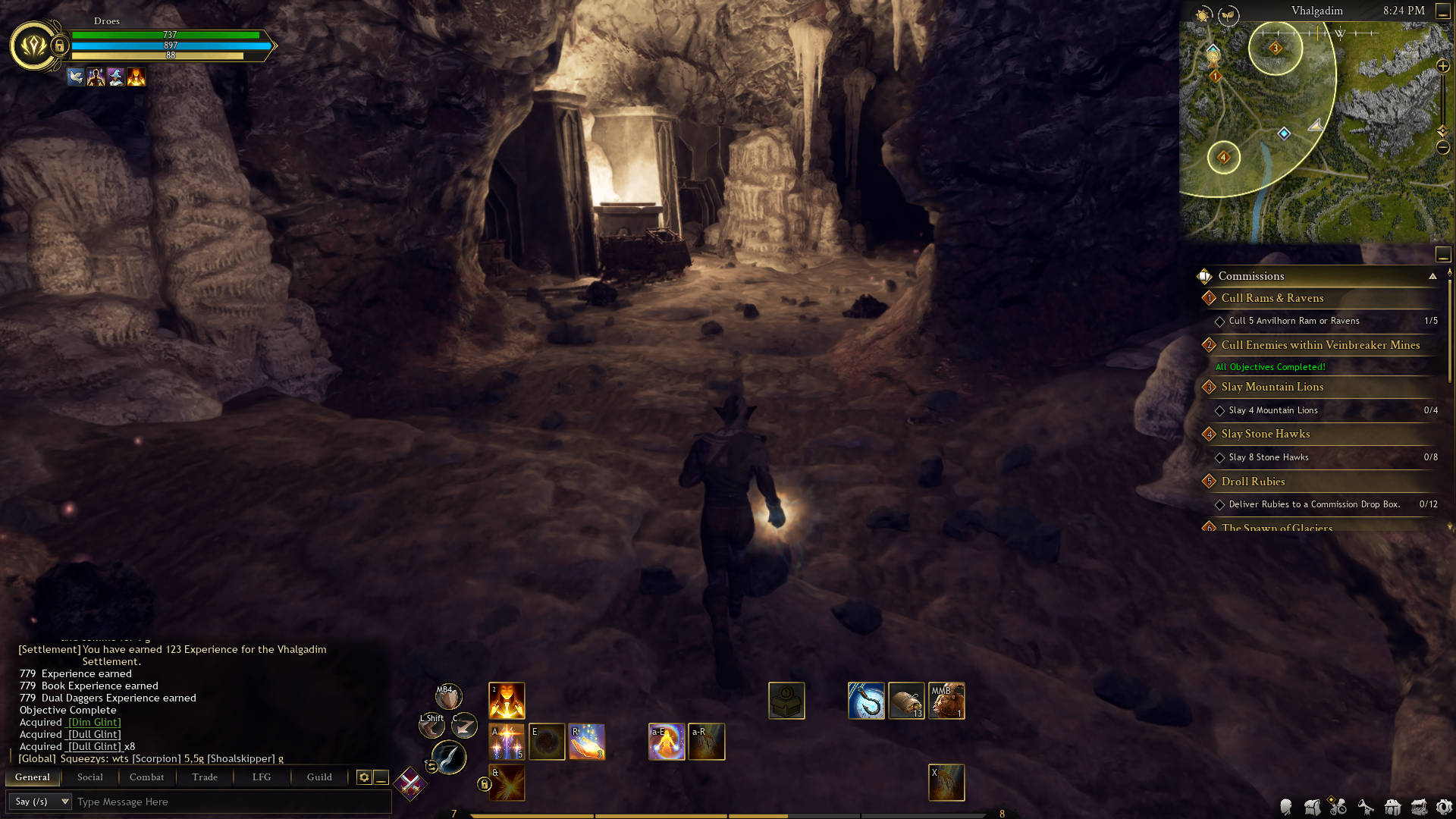Collapse the Commissions tracker header
The width and height of the screenshot is (1456, 819).
[x=1432, y=276]
